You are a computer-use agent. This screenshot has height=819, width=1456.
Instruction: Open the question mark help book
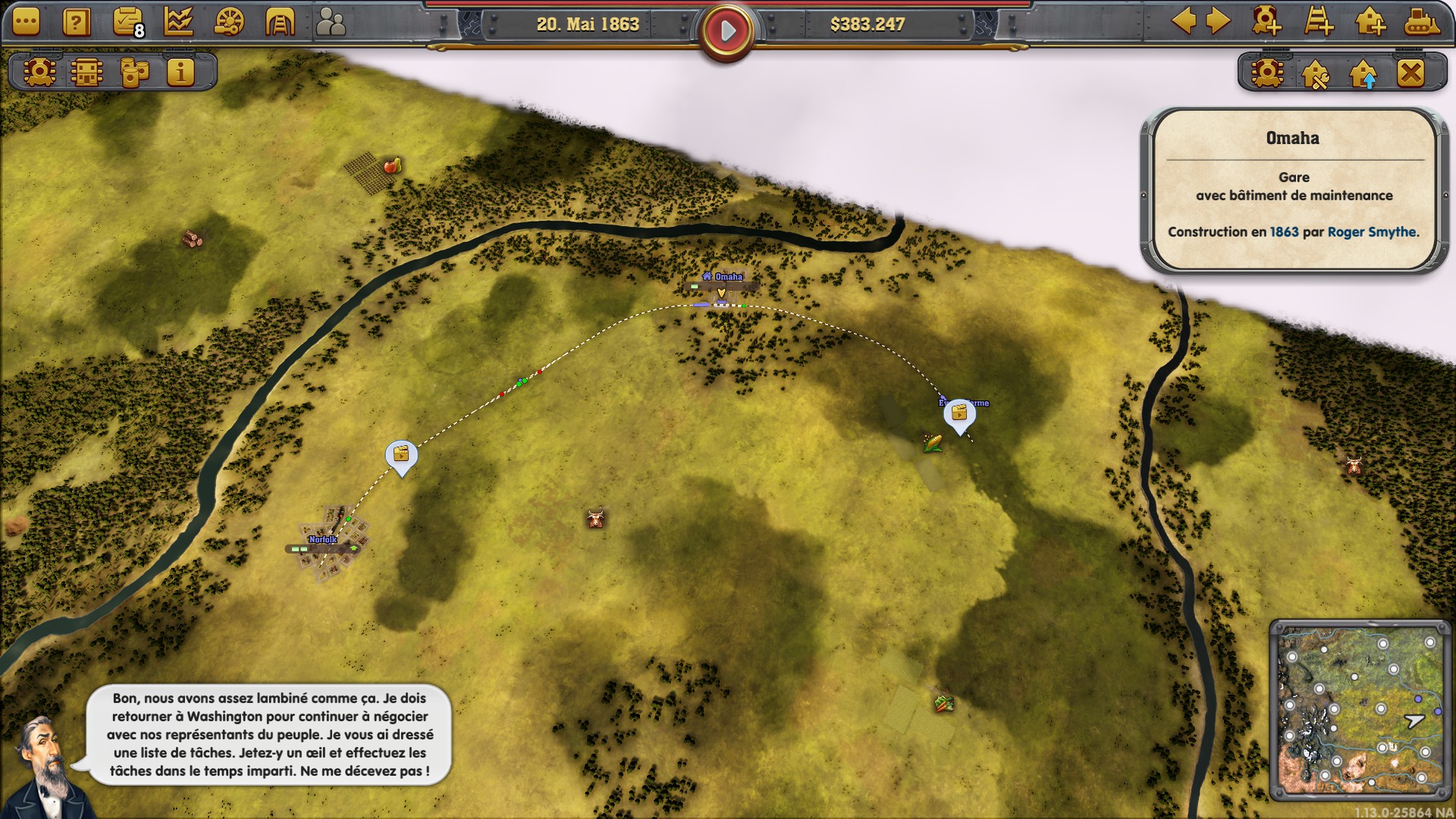(x=76, y=22)
